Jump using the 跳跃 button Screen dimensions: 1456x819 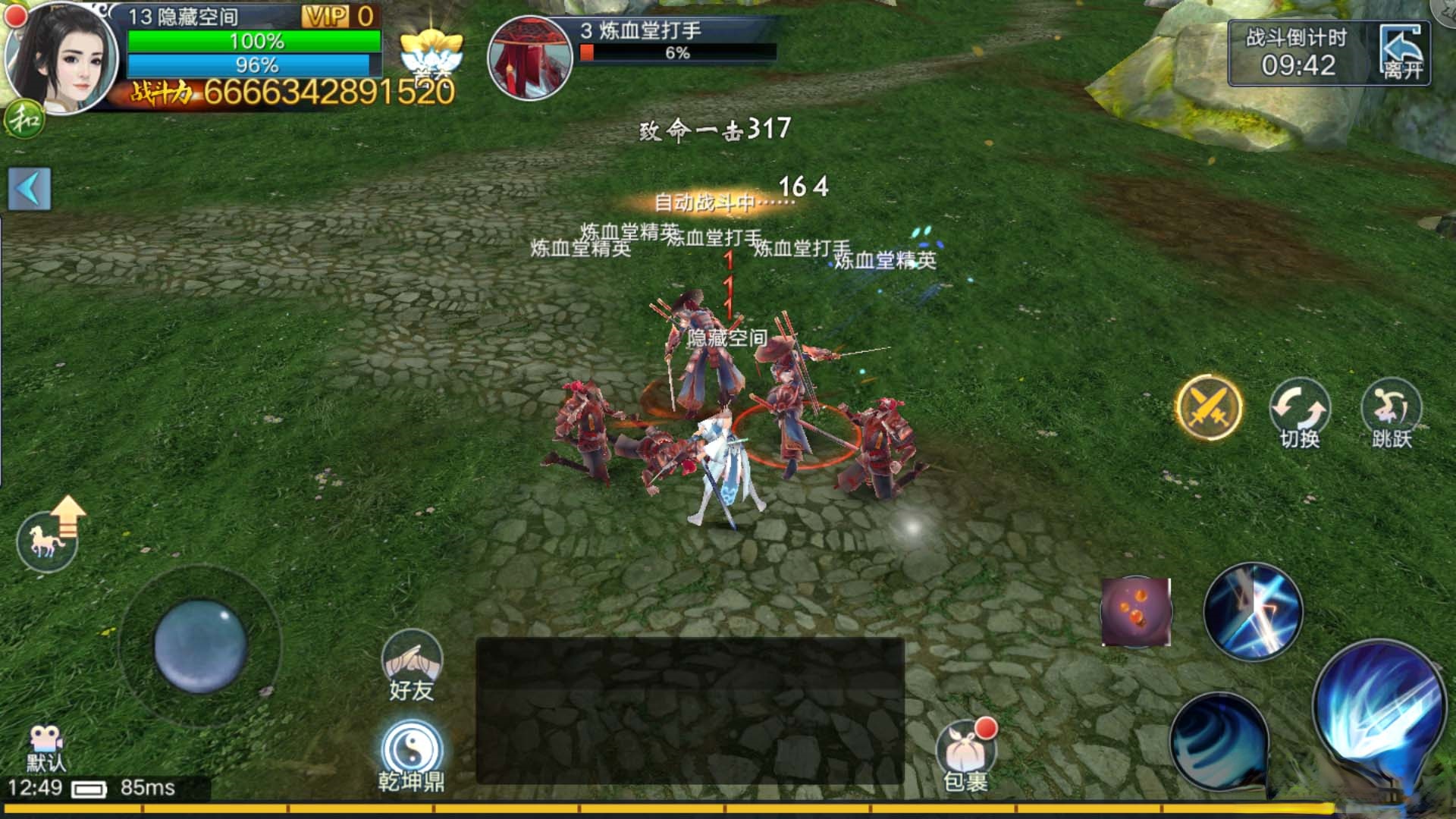pyautogui.click(x=1391, y=412)
